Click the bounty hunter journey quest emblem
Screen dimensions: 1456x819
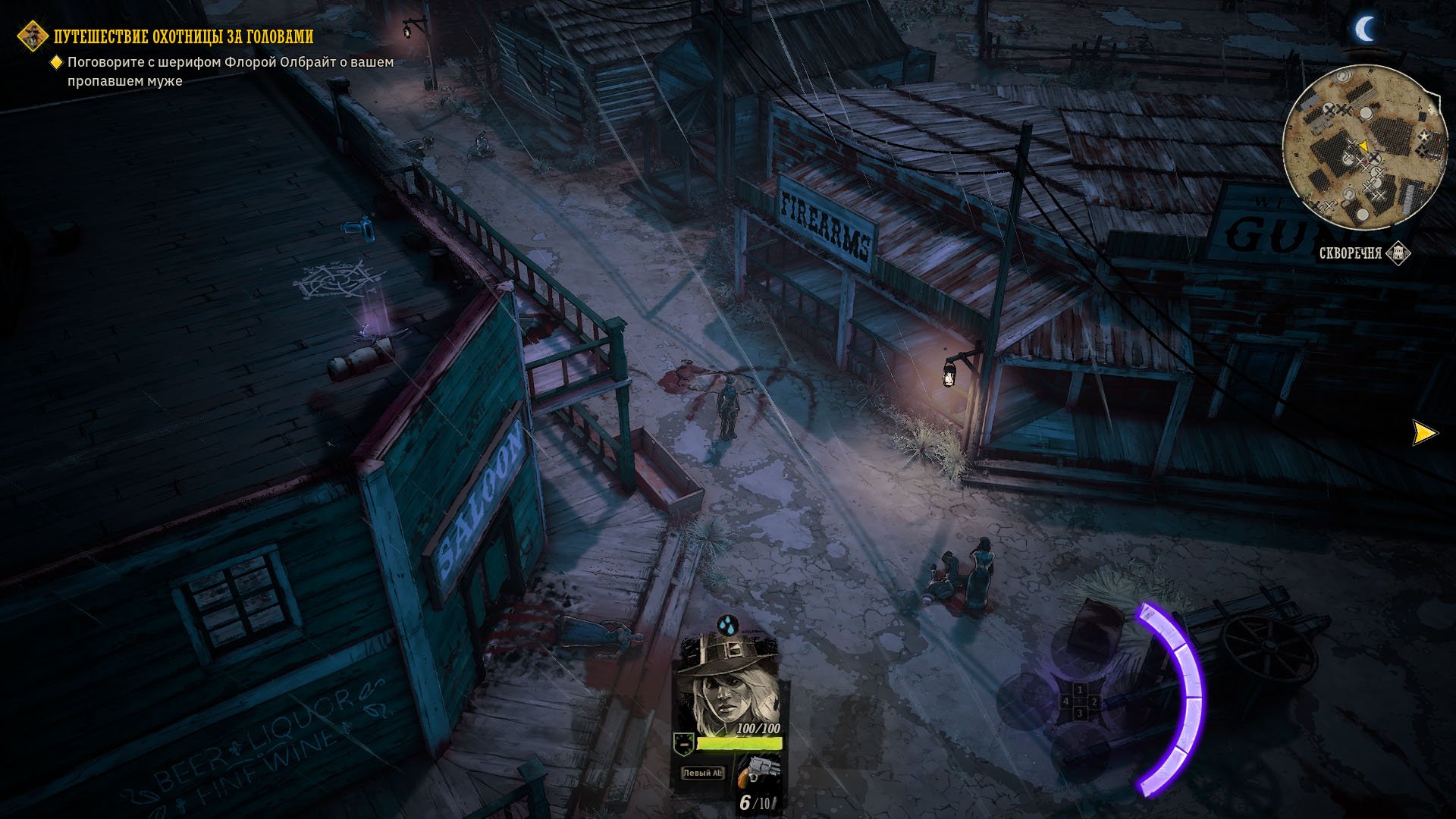tap(33, 36)
